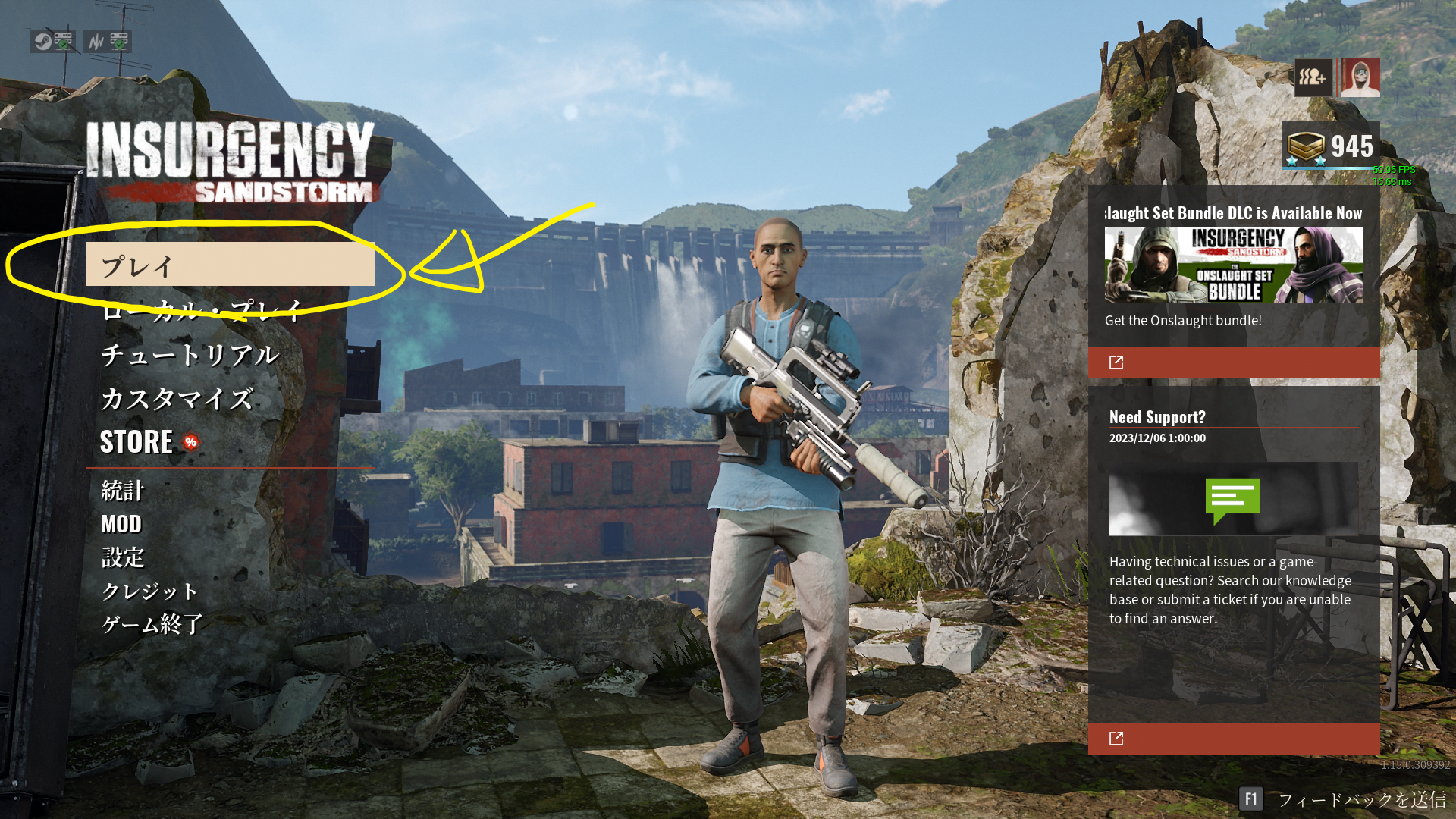The height and width of the screenshot is (819, 1456).
Task: View your stats via 統計
Action: click(x=124, y=491)
